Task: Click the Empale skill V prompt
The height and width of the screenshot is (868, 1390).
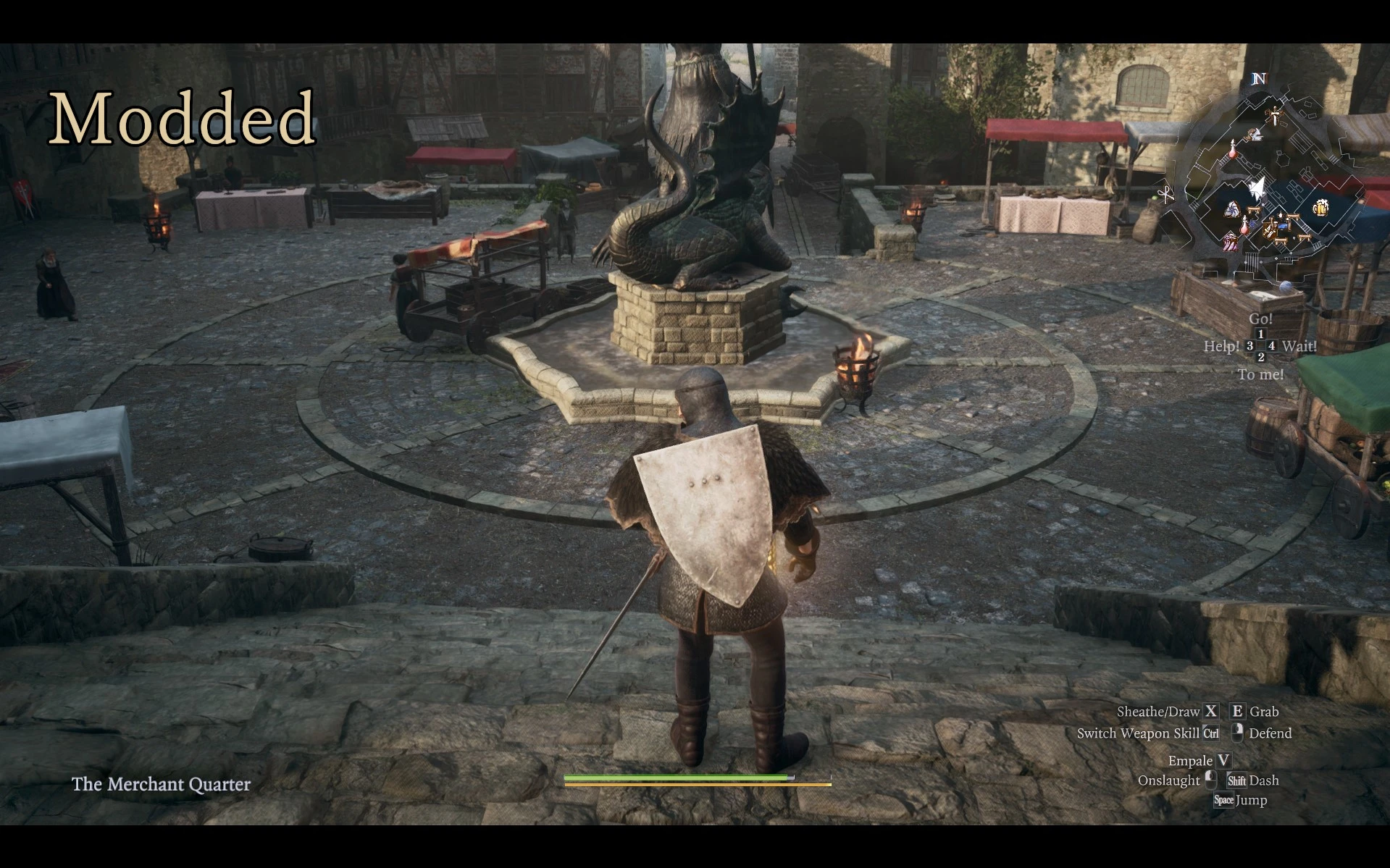Action: [x=1223, y=760]
